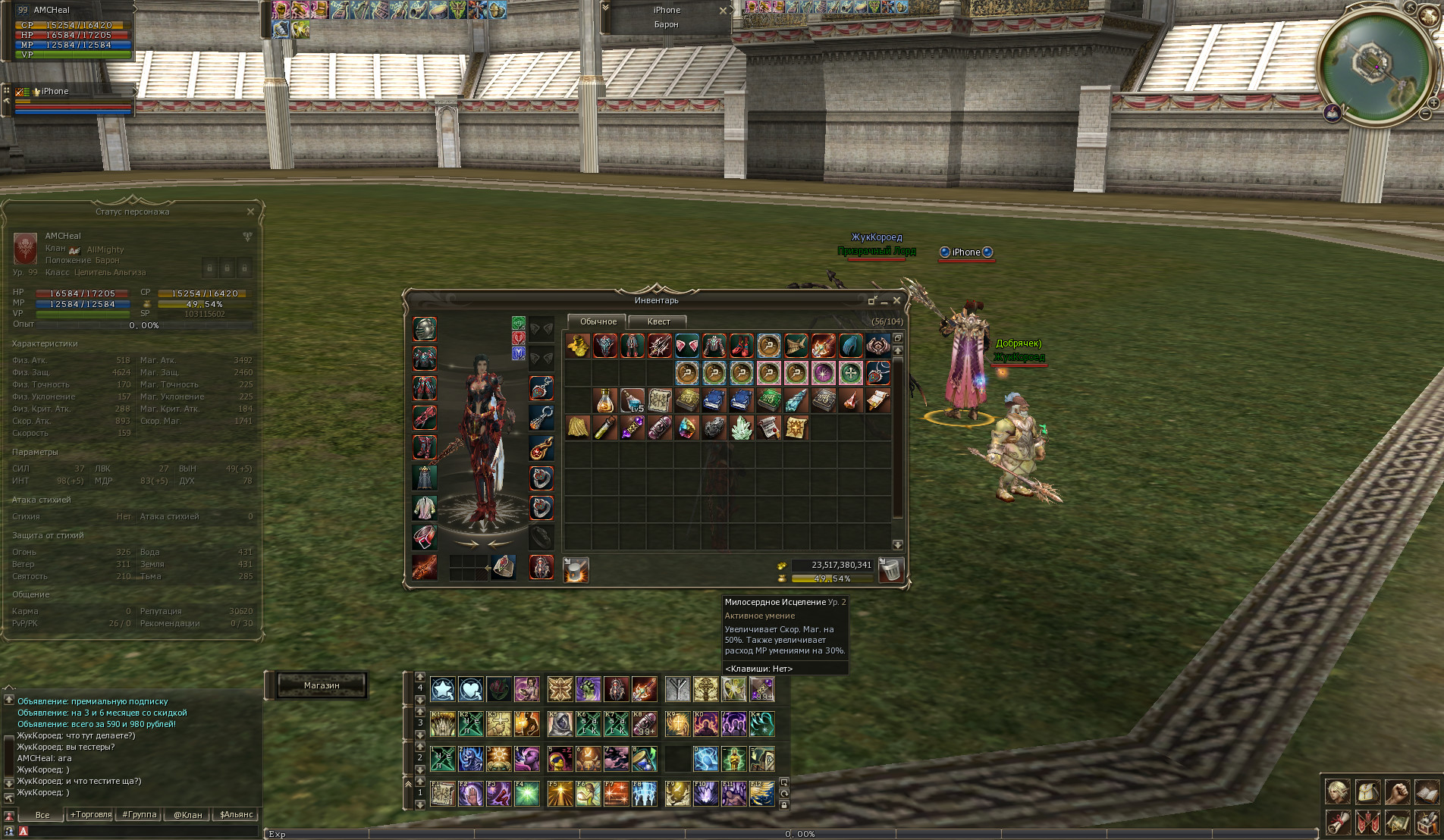1444x840 pixels.
Task: Activate the F4 green starburst skill
Action: coord(526,794)
